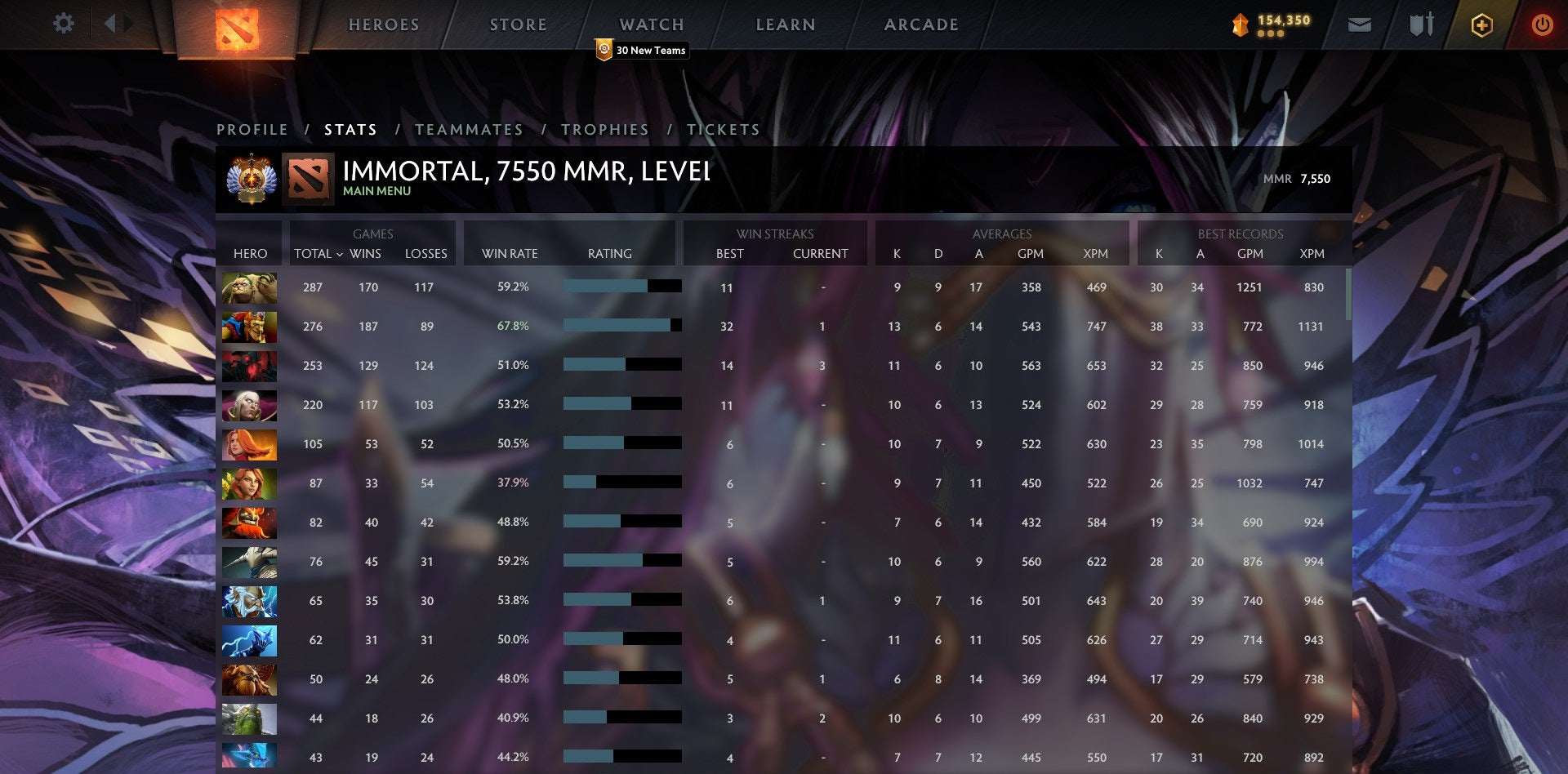Open the Settings gear
Screen dimensions: 1568x774
tap(64, 24)
